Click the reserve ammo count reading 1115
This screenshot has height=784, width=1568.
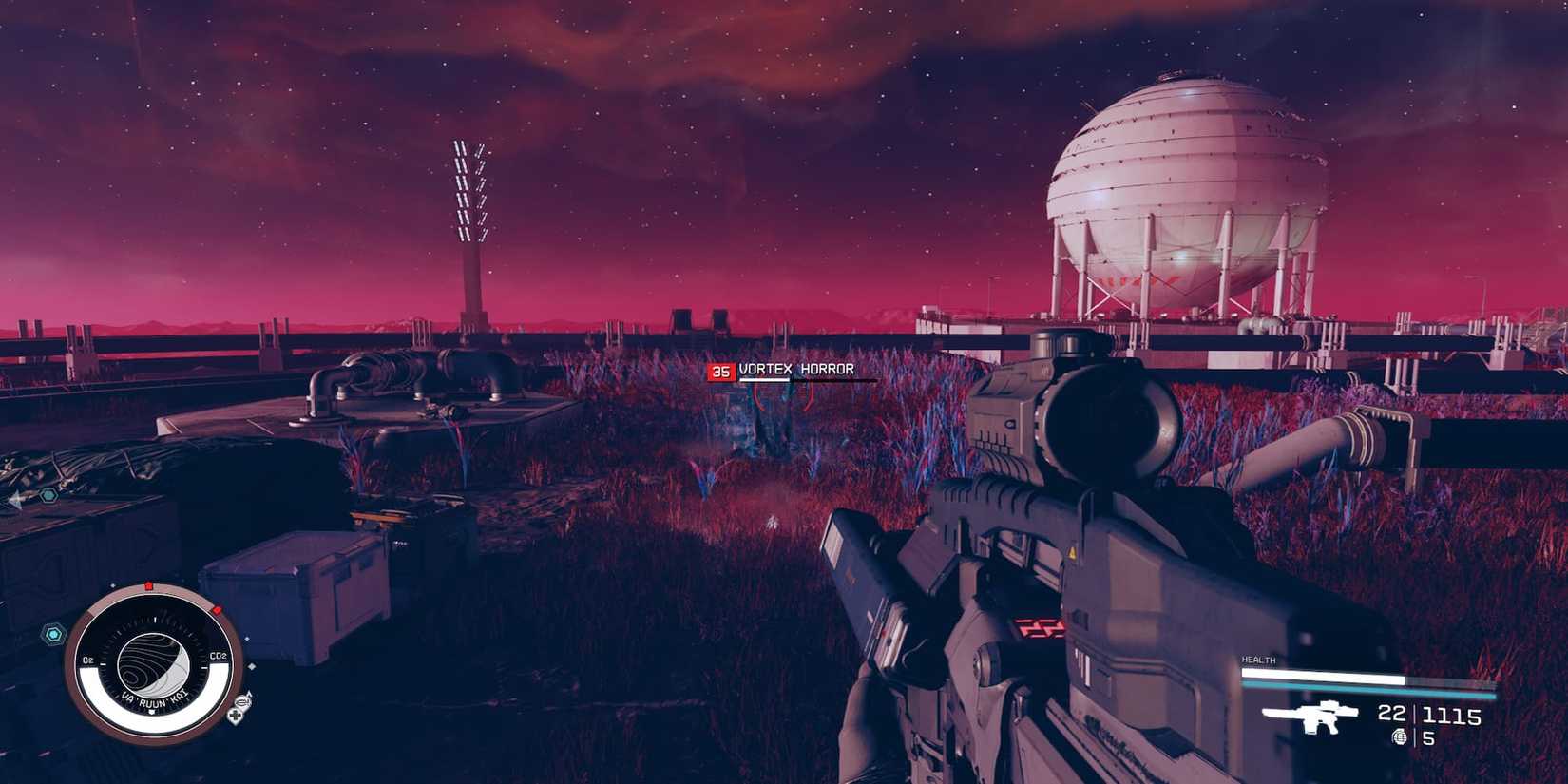[x=1452, y=717]
